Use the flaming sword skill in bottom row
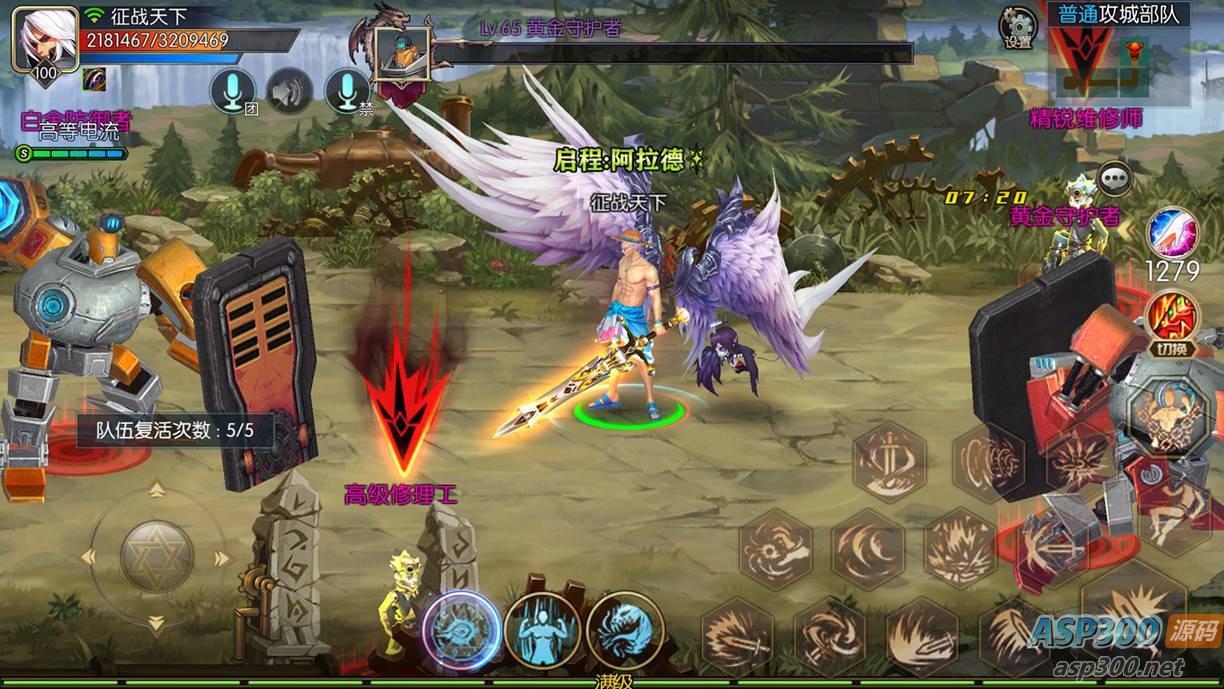This screenshot has height=689, width=1224. pos(738,635)
